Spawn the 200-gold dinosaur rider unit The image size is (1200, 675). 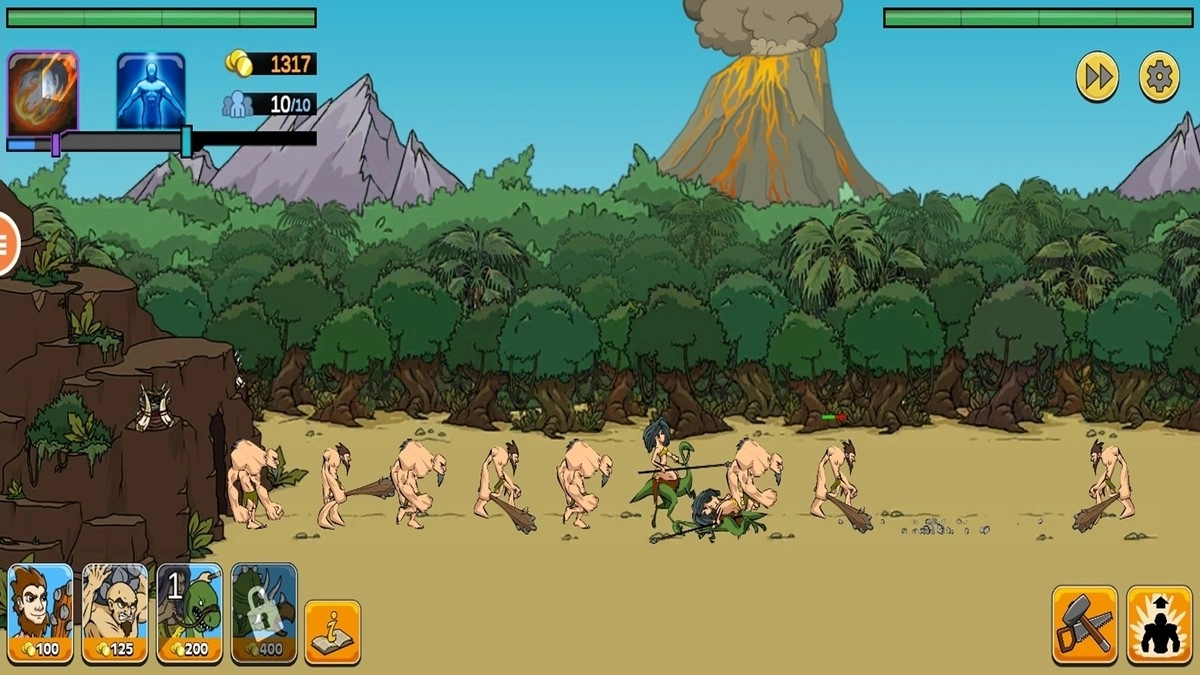(x=190, y=613)
